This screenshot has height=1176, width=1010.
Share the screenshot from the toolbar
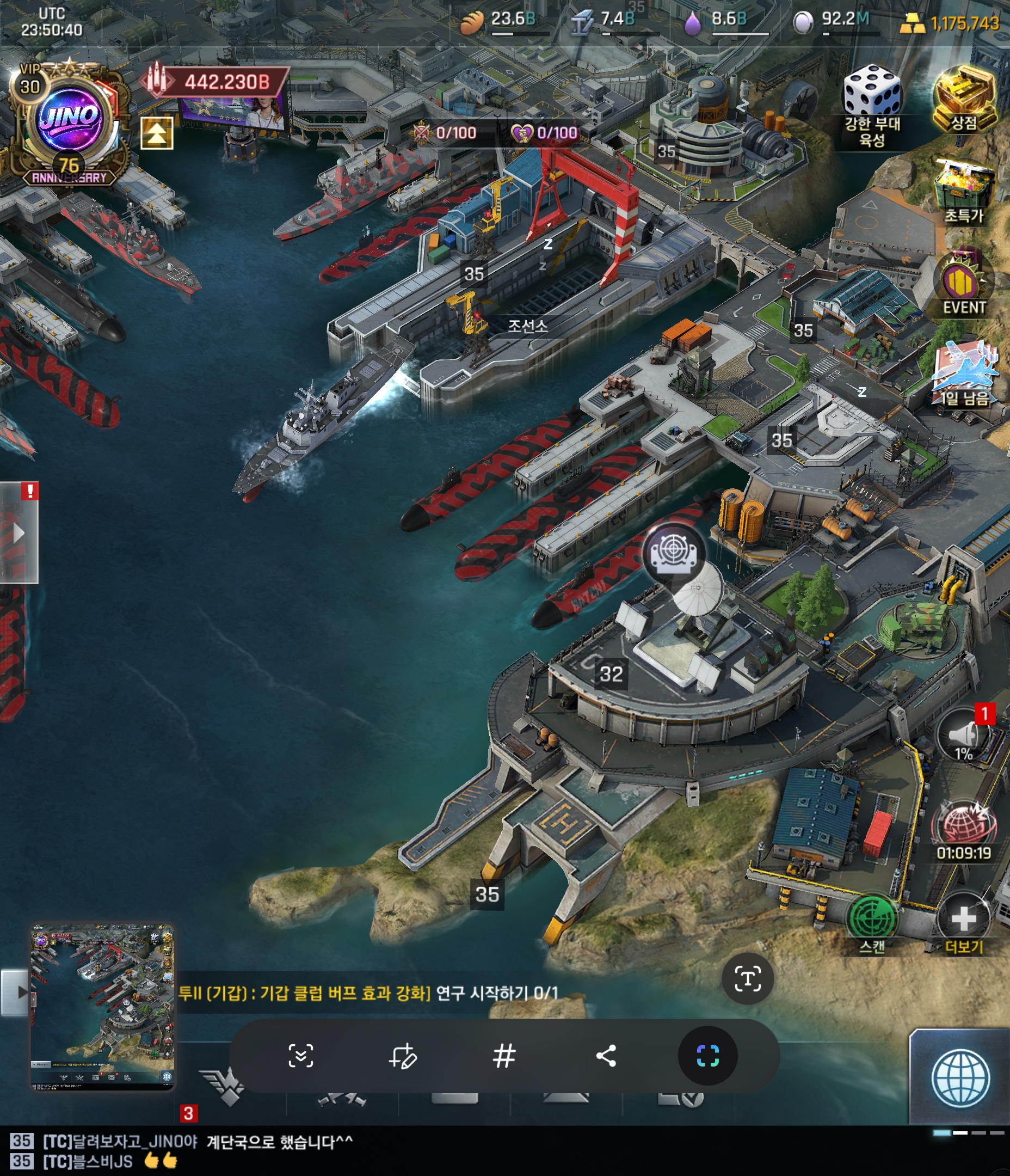coord(606,1056)
